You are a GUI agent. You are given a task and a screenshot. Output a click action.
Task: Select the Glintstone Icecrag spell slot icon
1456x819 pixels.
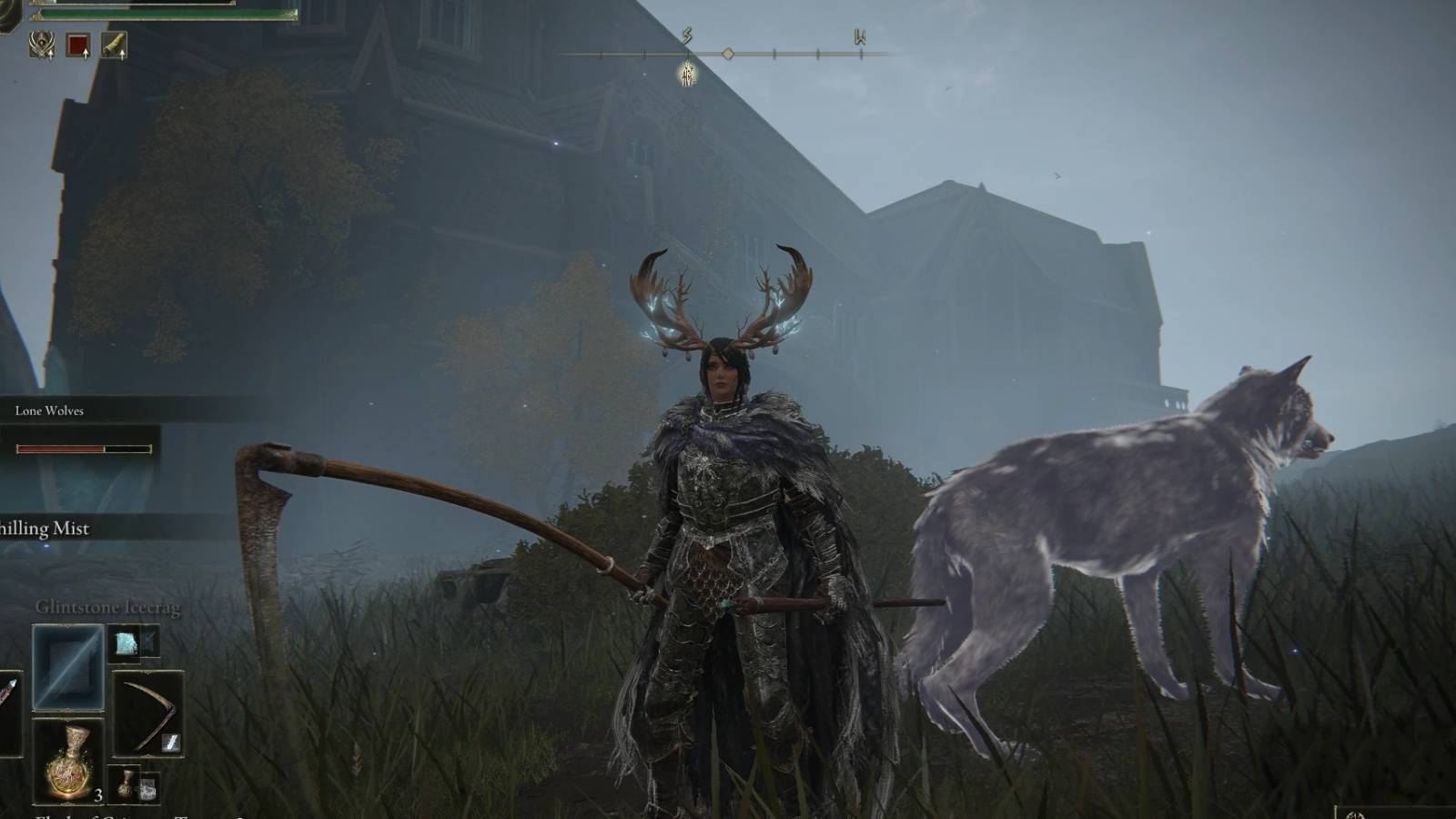point(68,666)
